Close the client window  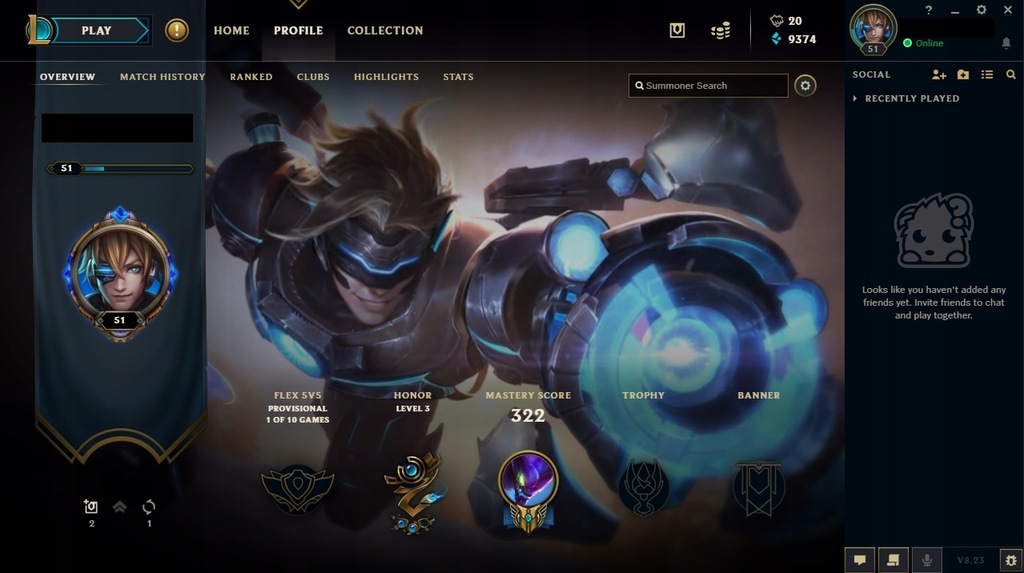pos(1006,10)
